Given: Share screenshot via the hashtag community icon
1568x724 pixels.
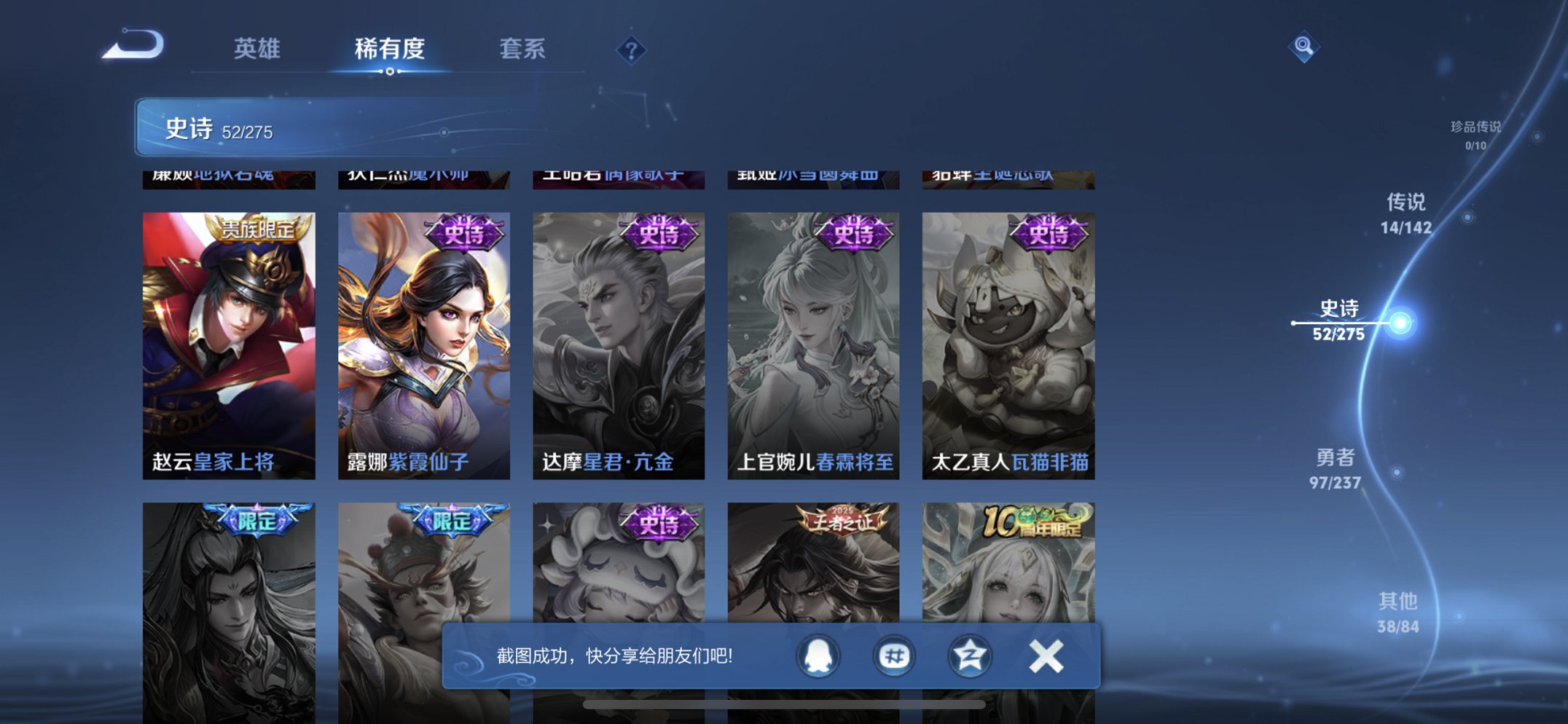Looking at the screenshot, I should point(893,655).
